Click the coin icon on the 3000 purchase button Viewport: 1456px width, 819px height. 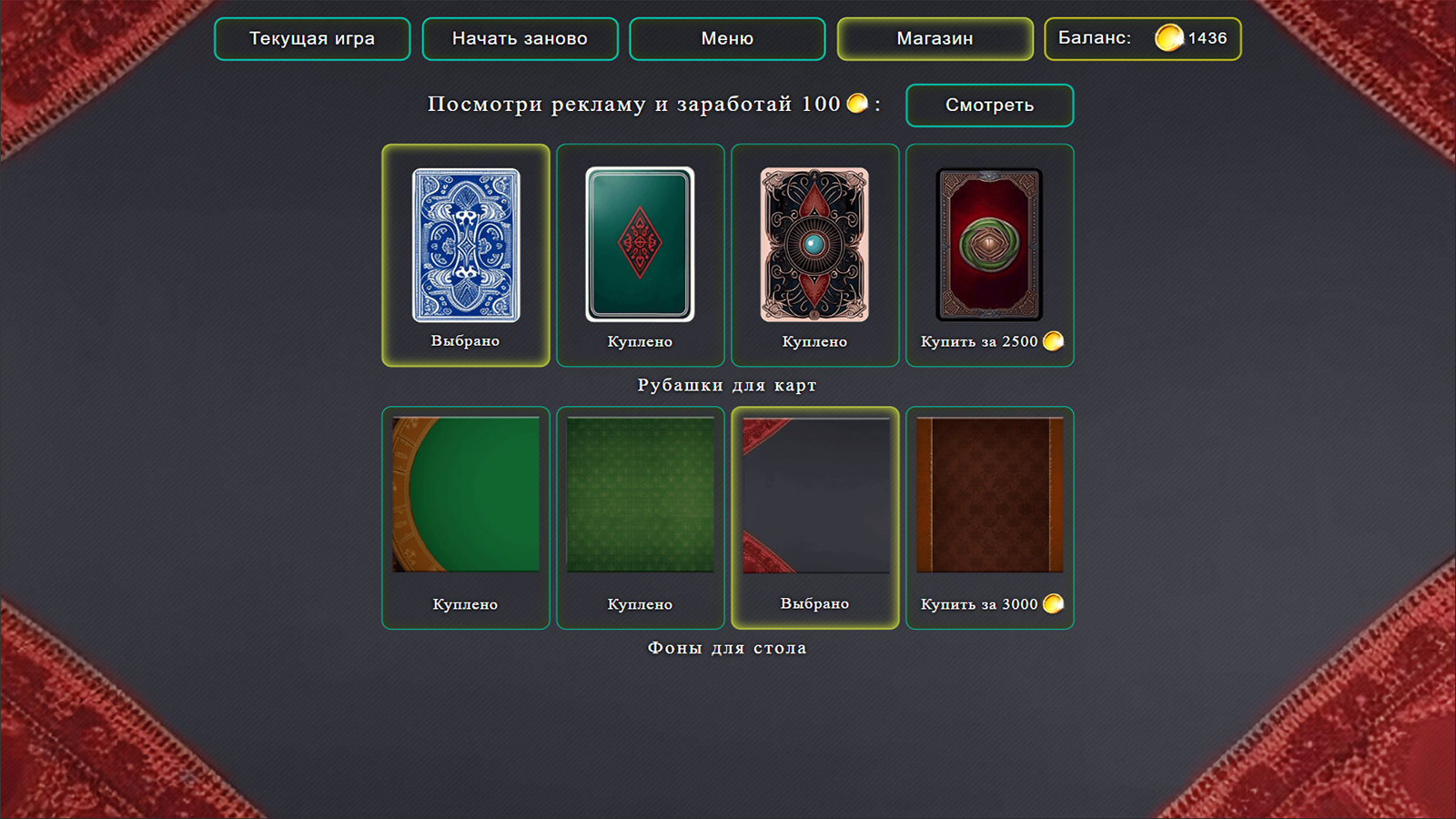tap(1054, 602)
